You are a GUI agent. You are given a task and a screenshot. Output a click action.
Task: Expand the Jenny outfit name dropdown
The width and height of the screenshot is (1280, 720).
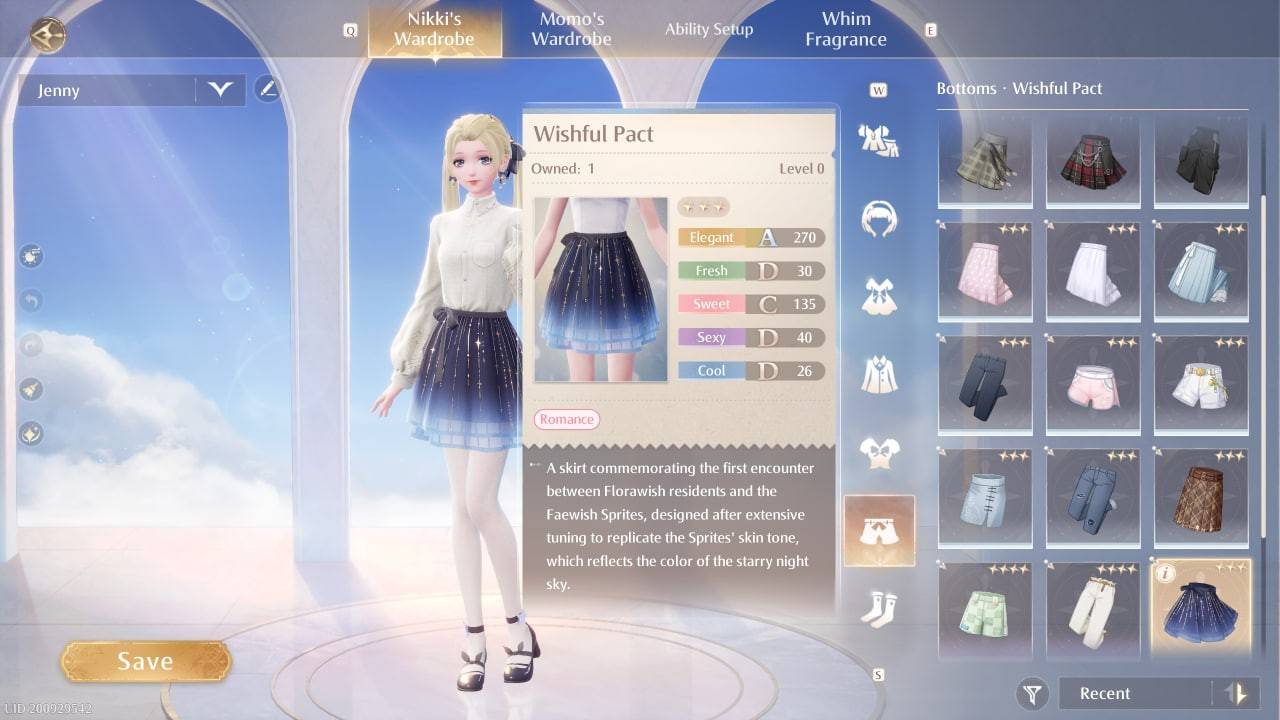tap(222, 90)
